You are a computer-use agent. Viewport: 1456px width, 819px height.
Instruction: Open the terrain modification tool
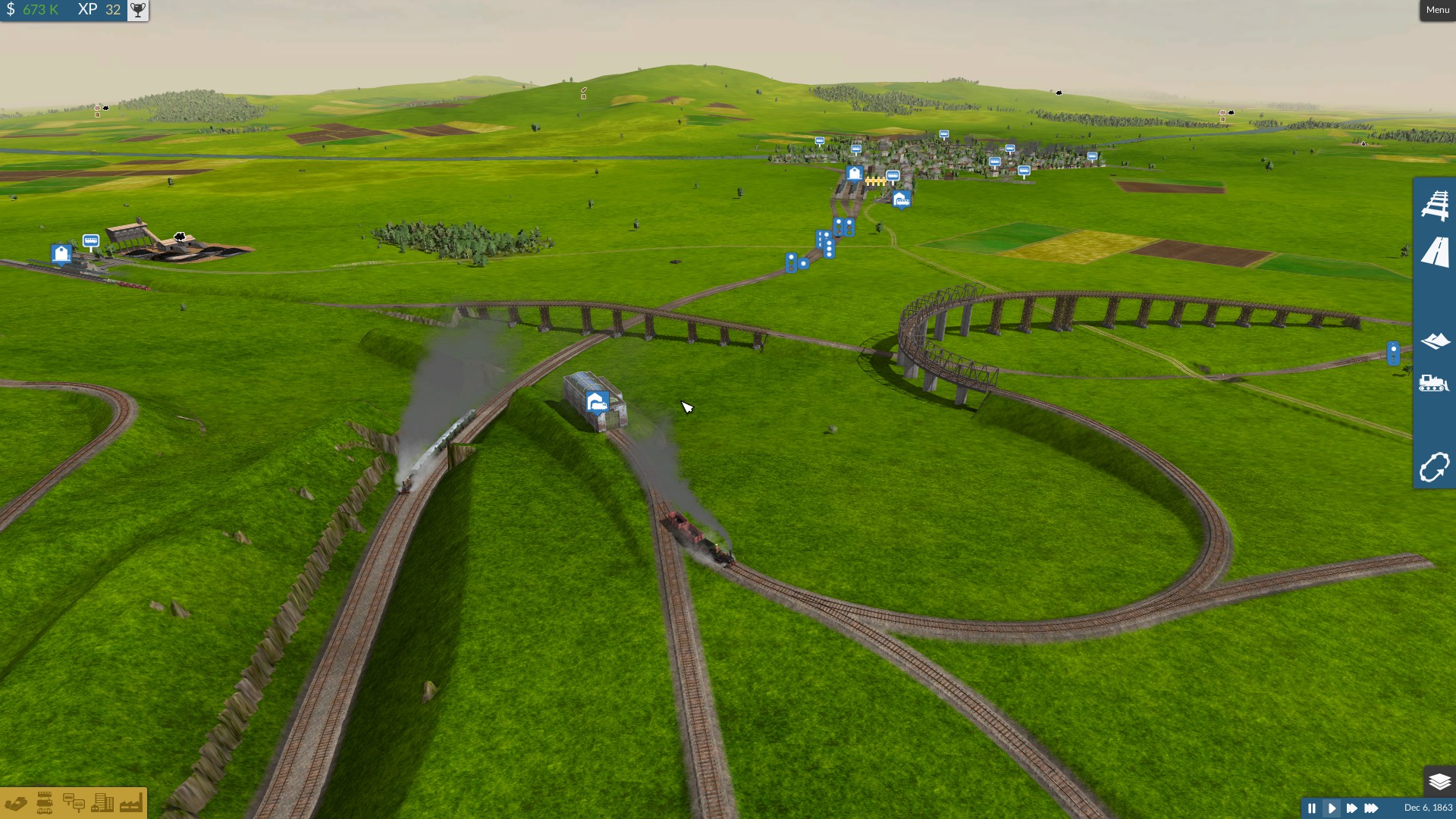(1434, 341)
